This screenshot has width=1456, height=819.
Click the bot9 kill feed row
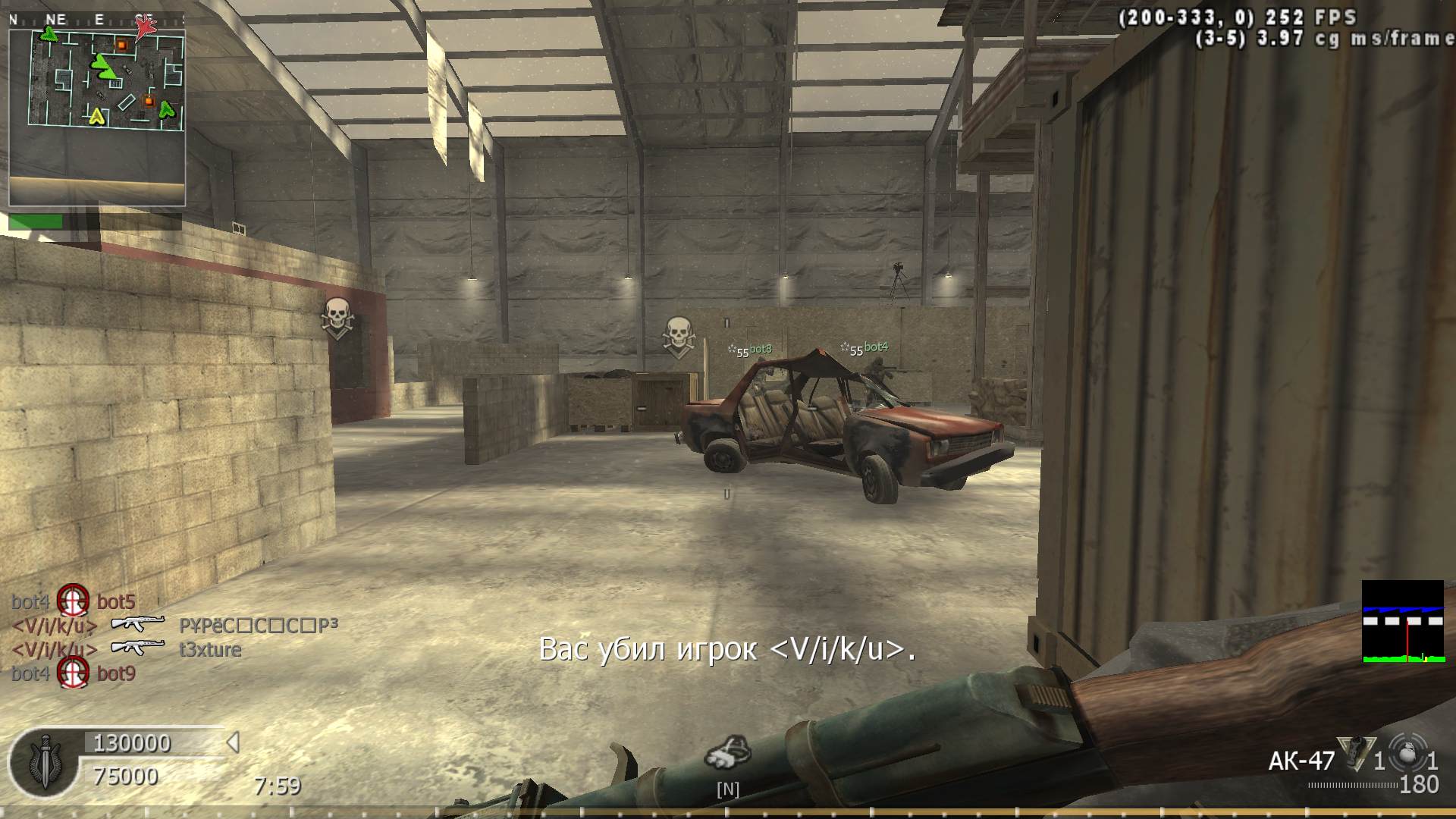[x=74, y=673]
